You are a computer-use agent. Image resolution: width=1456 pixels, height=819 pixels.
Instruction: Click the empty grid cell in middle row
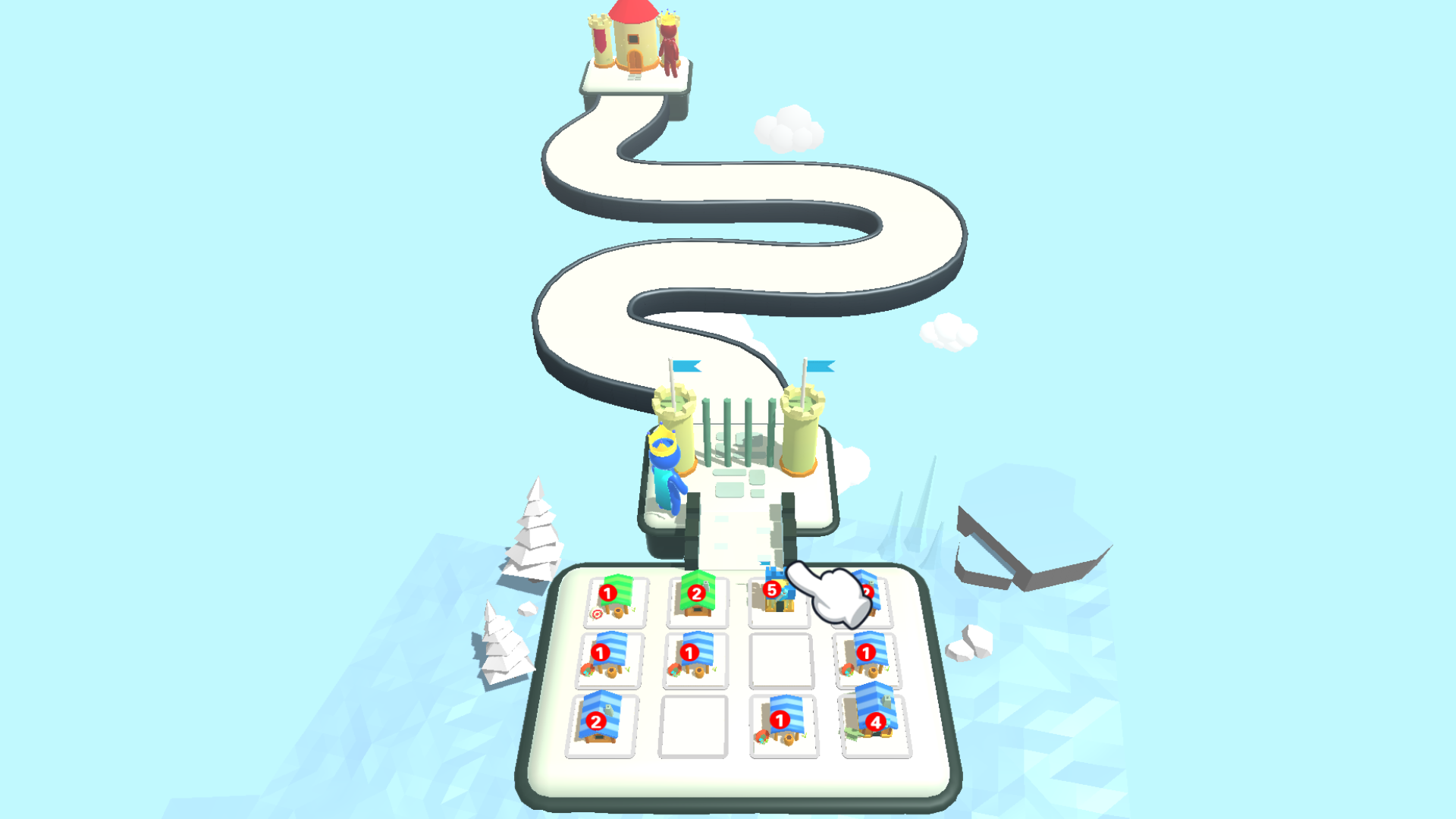pos(780,662)
